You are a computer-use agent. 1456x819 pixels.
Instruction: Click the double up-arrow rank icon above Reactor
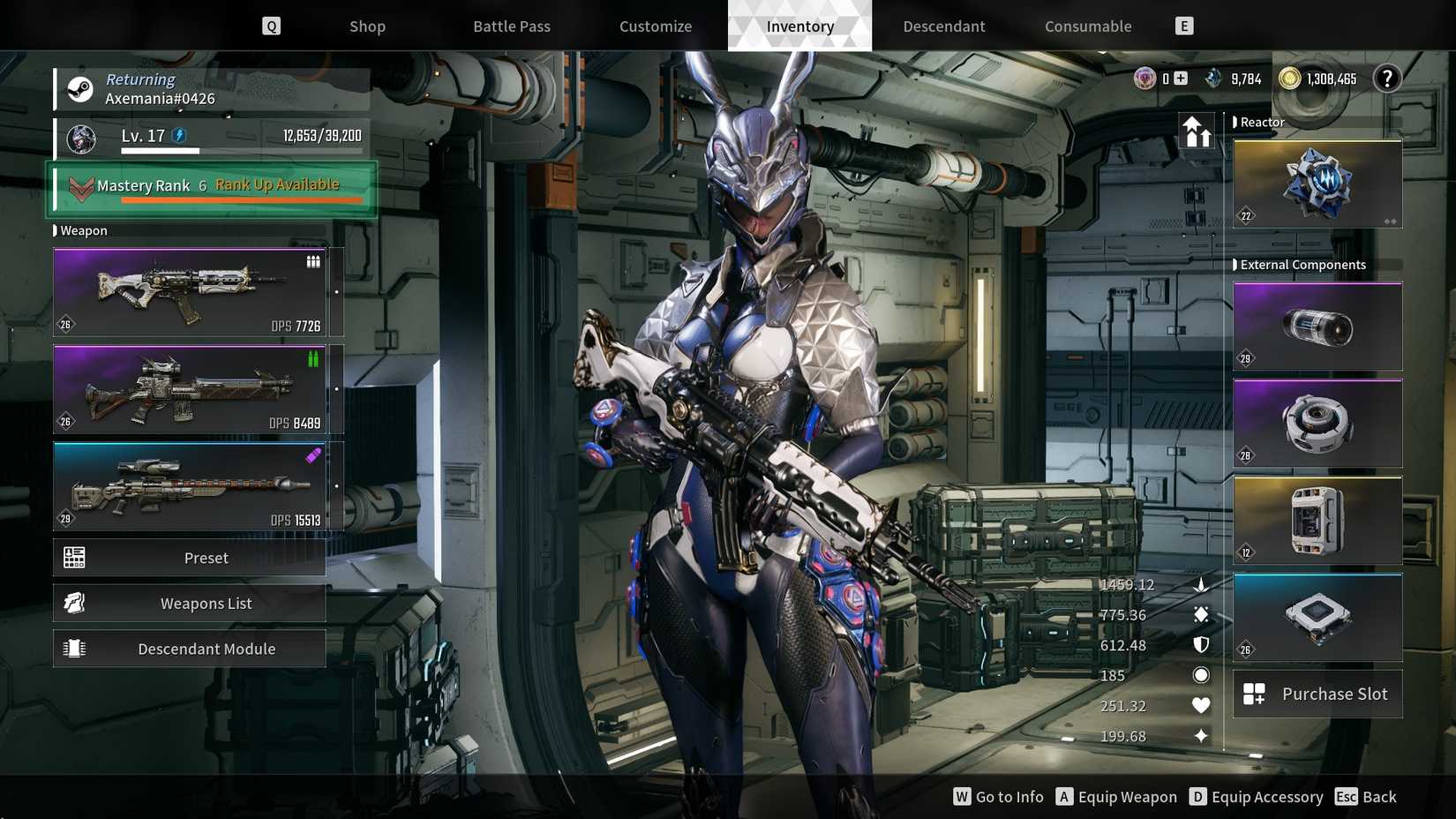coord(1198,131)
